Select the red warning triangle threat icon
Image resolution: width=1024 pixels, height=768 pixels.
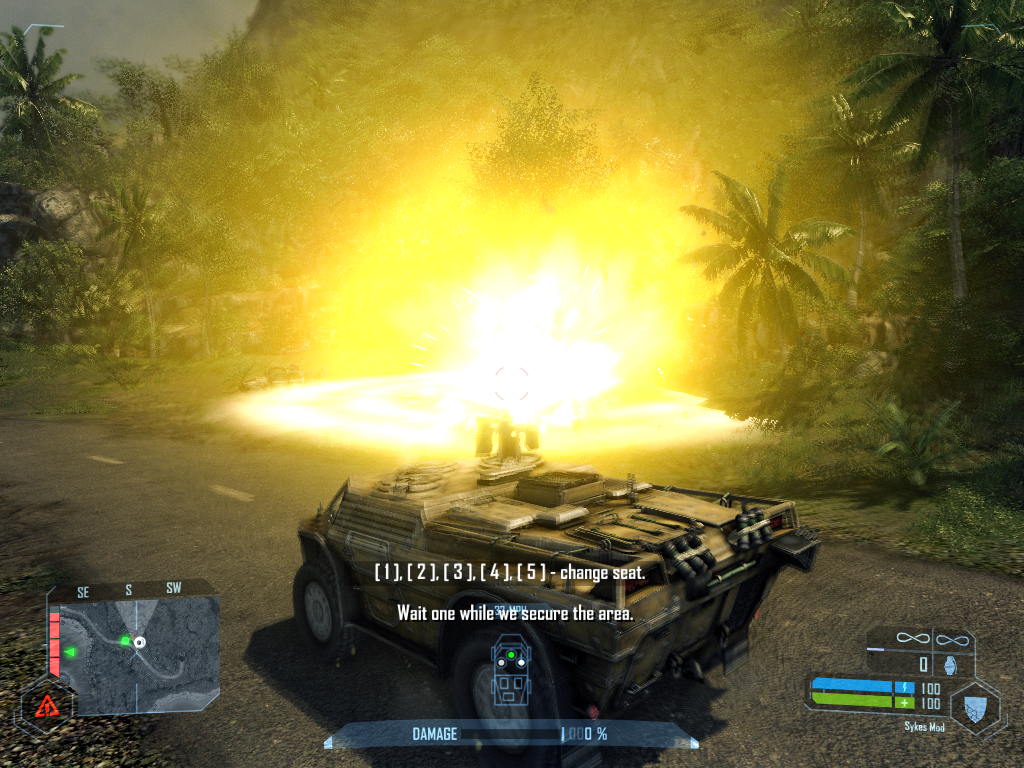(45, 706)
